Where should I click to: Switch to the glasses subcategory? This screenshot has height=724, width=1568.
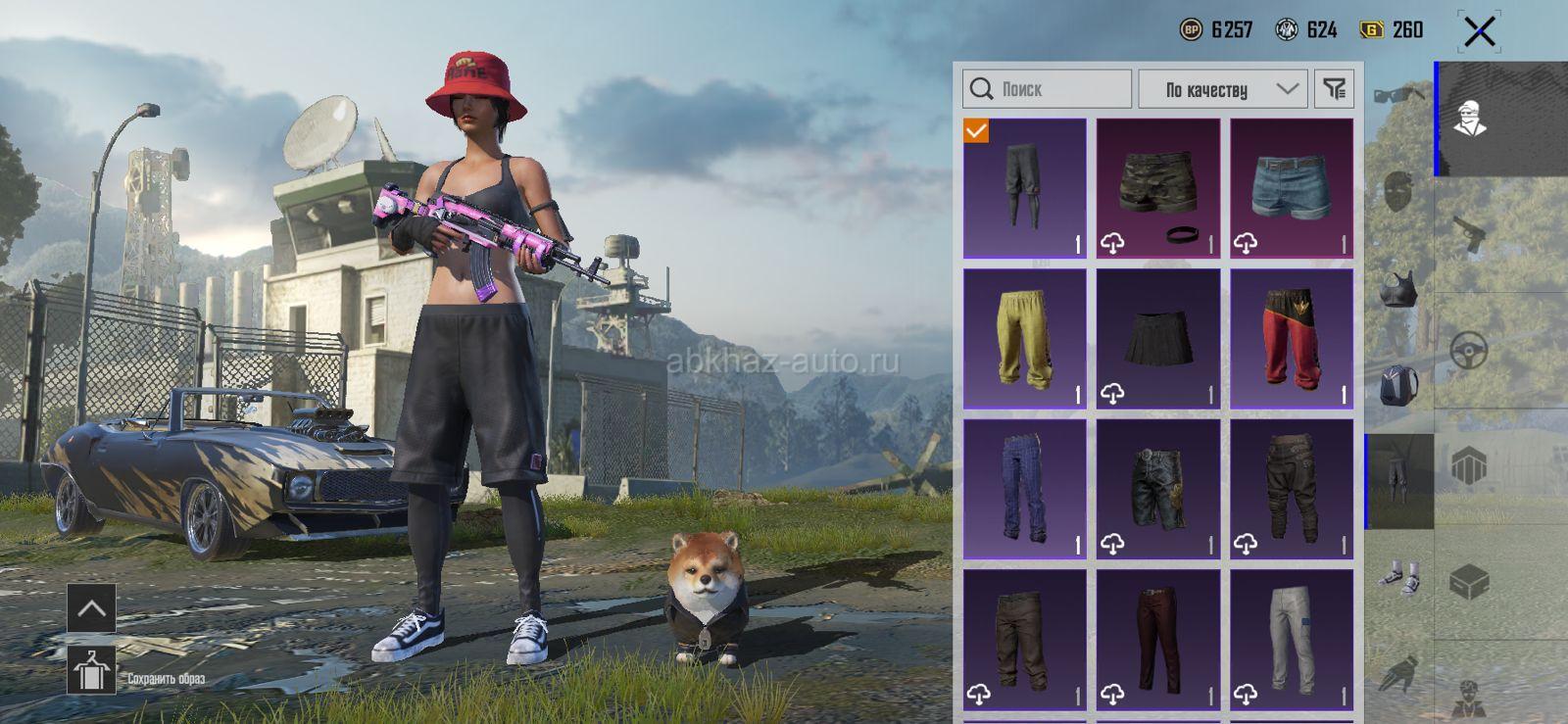(x=1398, y=95)
